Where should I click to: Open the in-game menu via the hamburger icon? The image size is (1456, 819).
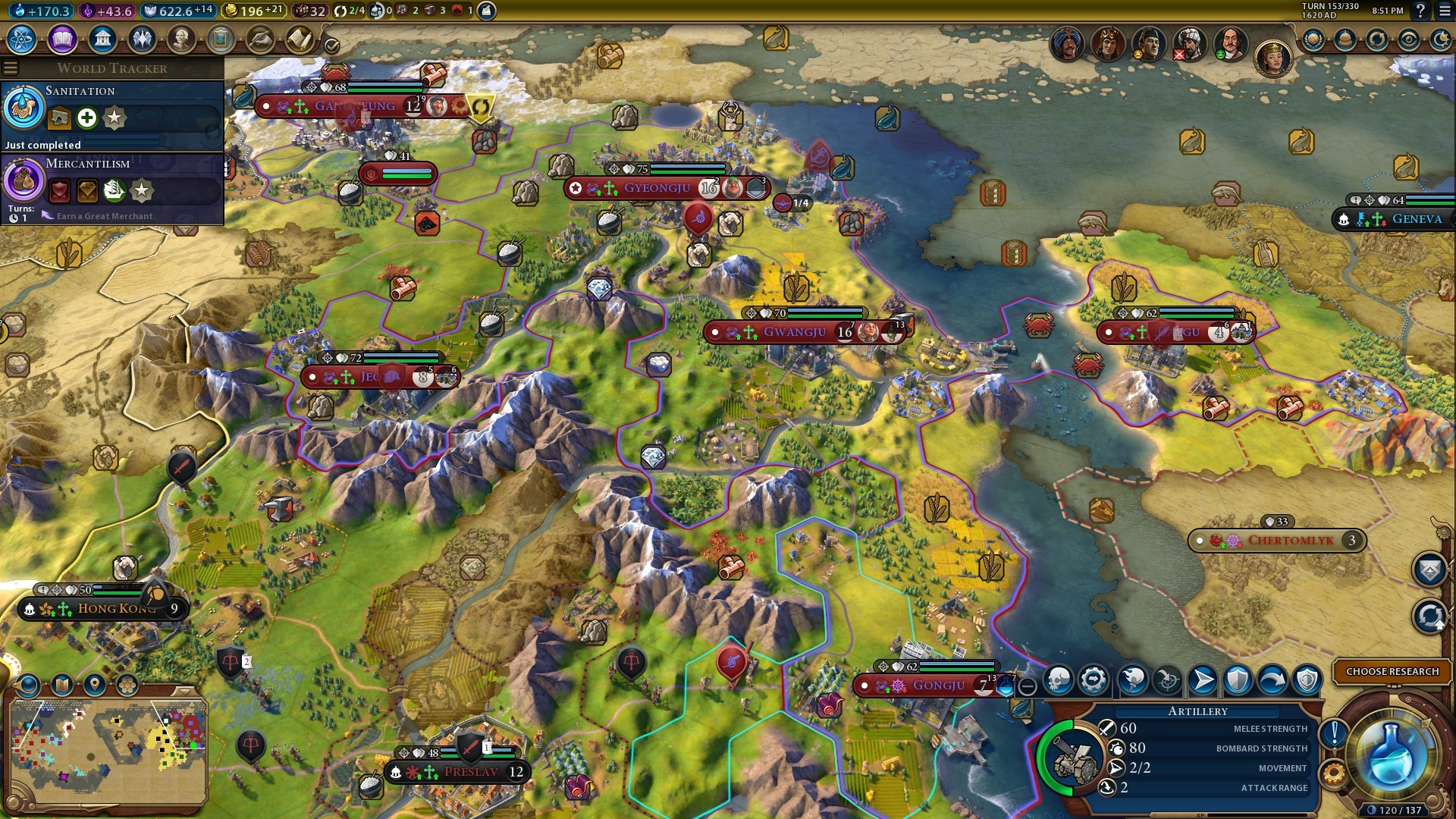pyautogui.click(x=1445, y=11)
